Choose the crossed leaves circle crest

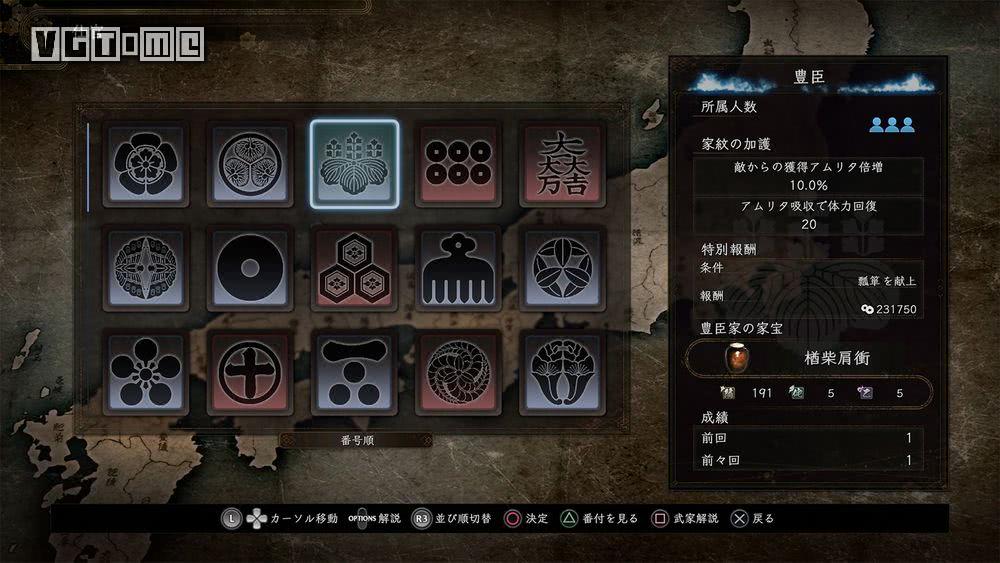tap(562, 268)
